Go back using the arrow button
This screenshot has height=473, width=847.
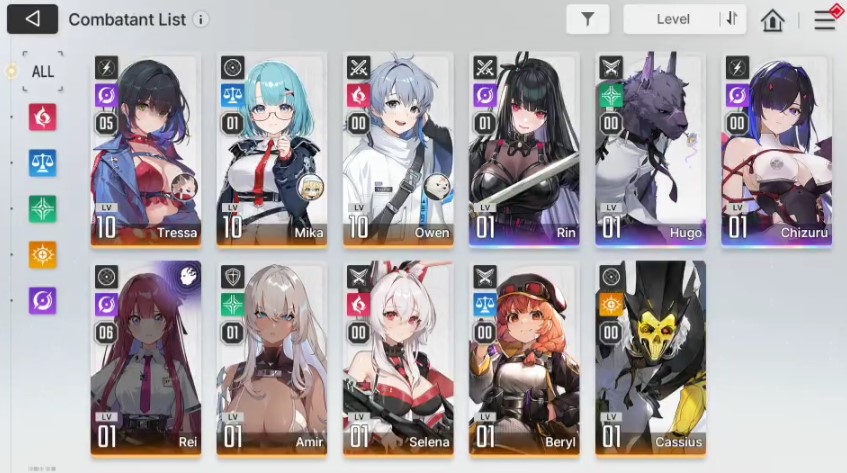click(x=32, y=19)
